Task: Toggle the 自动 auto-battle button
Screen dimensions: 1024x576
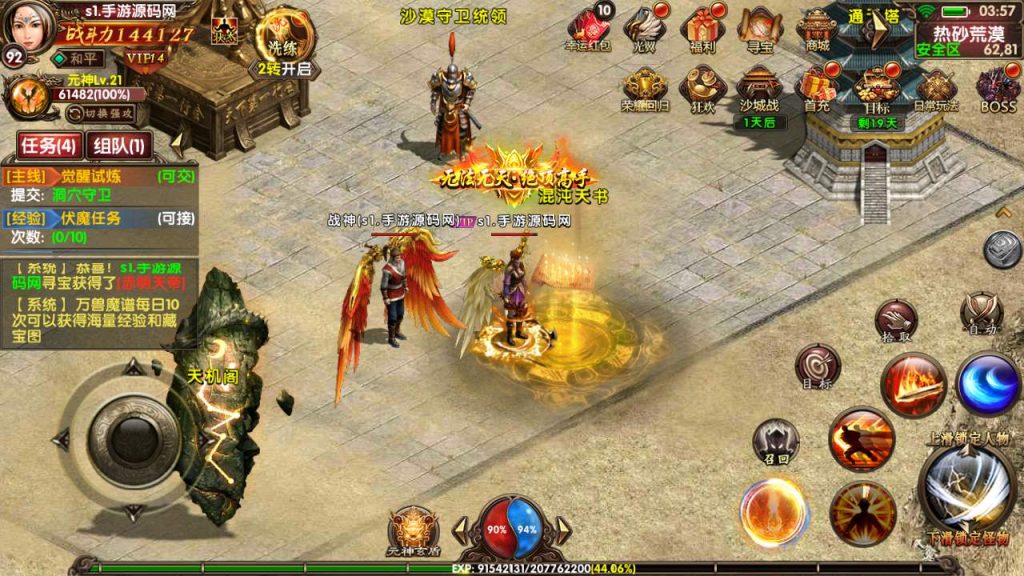Action: coord(981,313)
